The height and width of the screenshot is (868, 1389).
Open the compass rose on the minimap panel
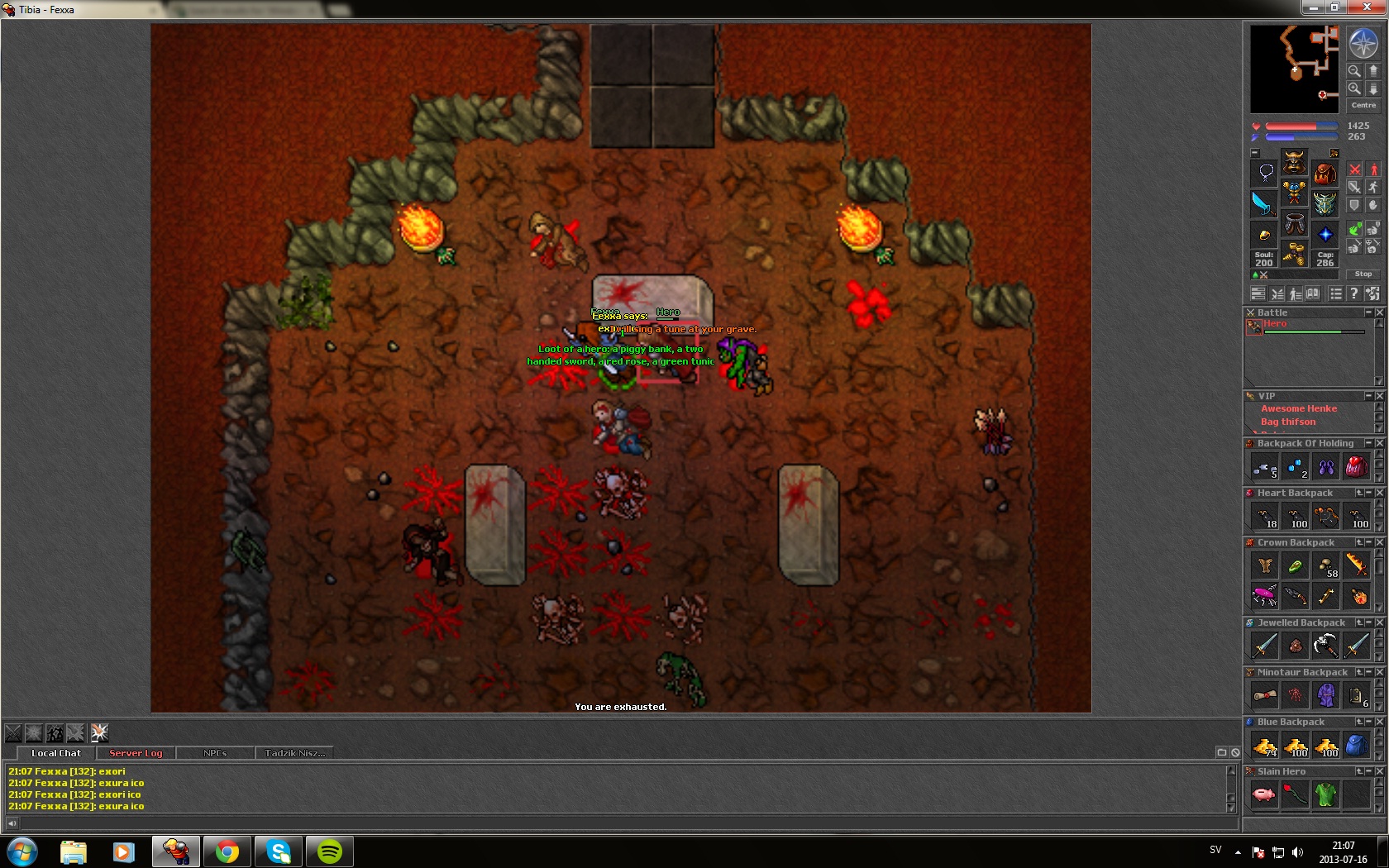tap(1363, 43)
